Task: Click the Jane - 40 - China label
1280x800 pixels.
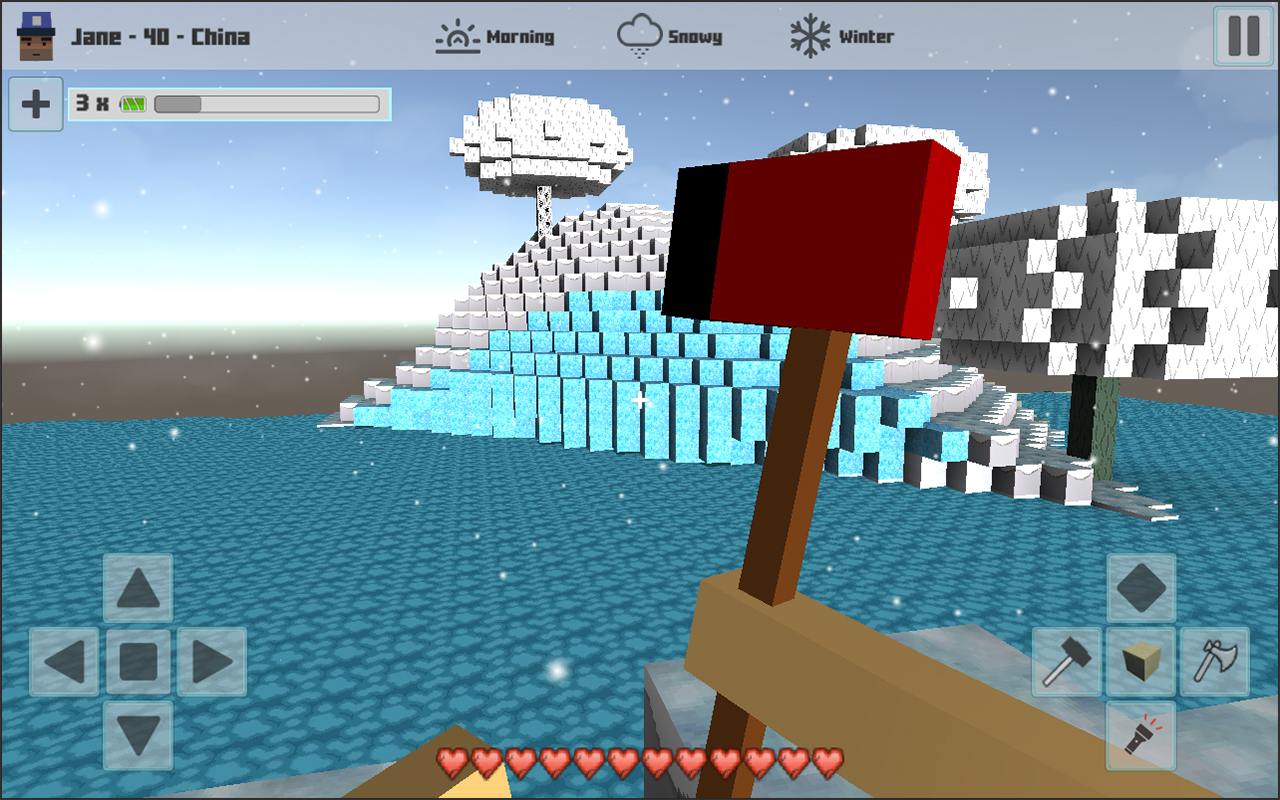Action: pos(160,33)
